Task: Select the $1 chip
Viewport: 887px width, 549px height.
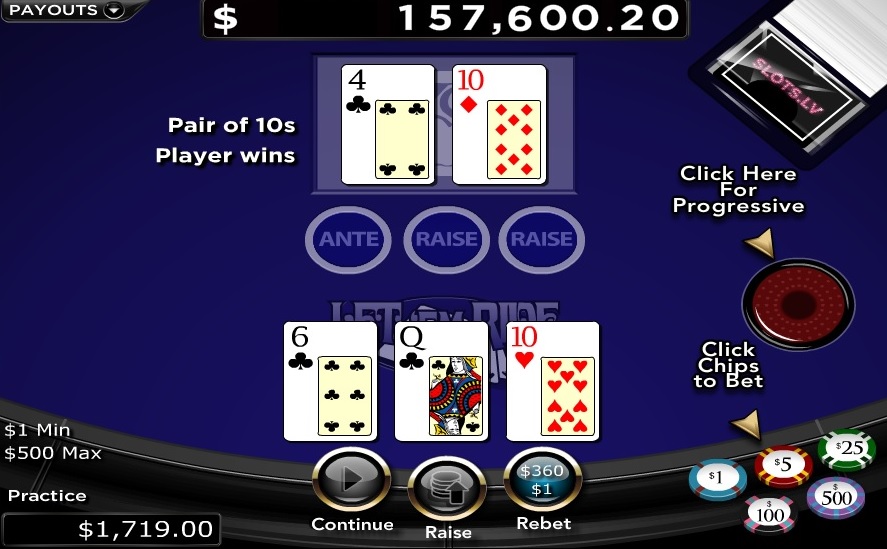Action: (717, 479)
